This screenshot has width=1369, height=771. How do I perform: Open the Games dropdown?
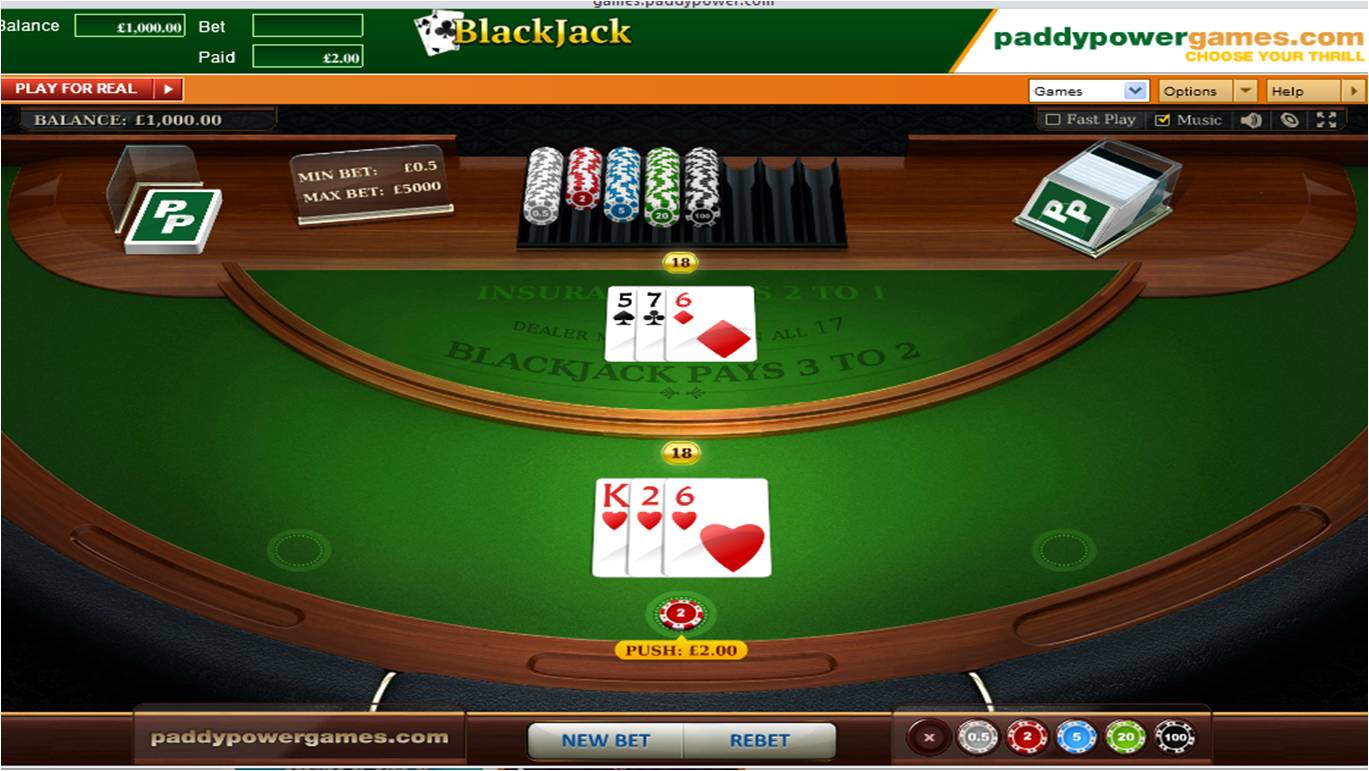1088,91
